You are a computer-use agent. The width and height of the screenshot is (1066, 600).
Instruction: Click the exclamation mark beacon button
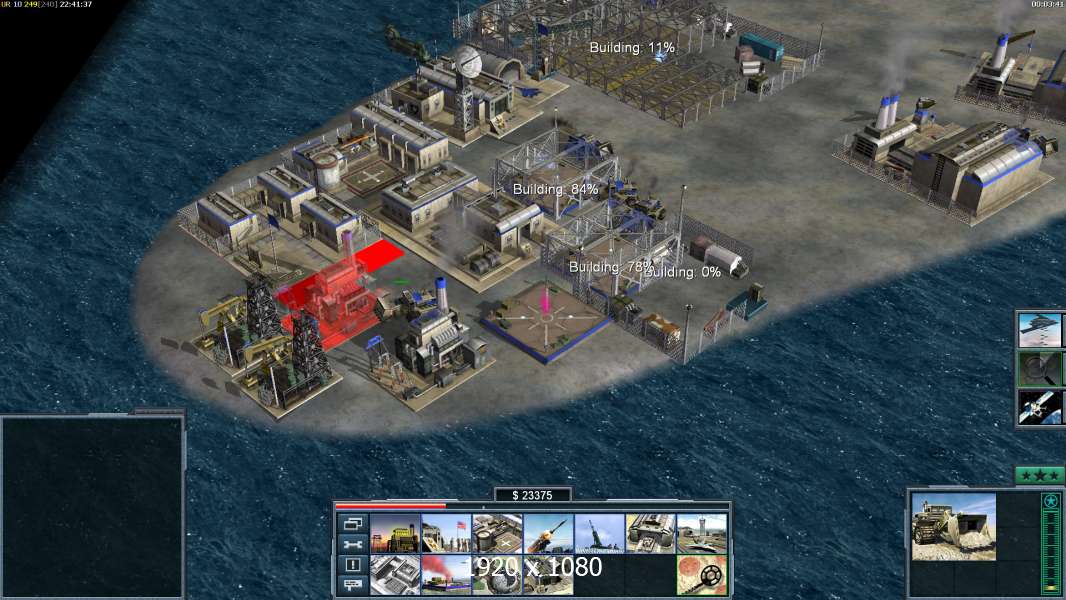(352, 565)
